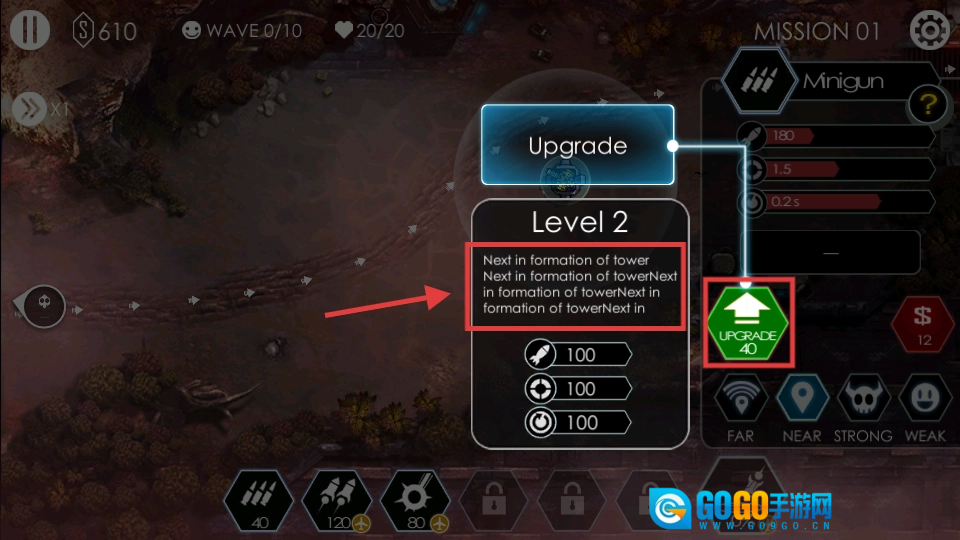Set targeting to Far

tap(741, 399)
